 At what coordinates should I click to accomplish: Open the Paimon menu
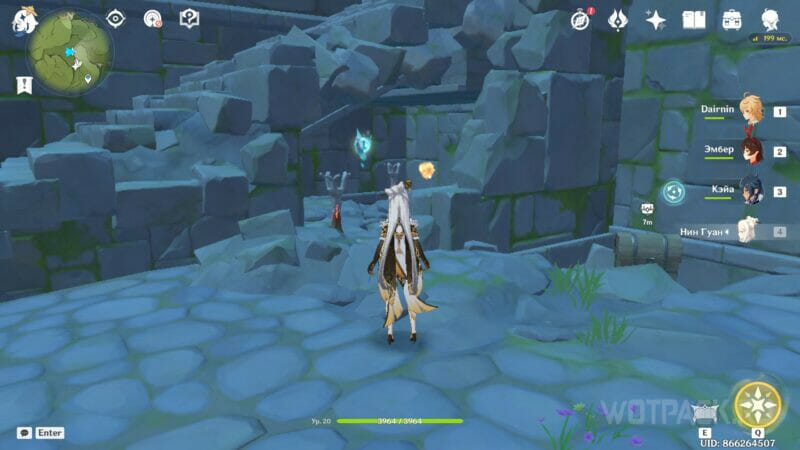pyautogui.click(x=22, y=20)
